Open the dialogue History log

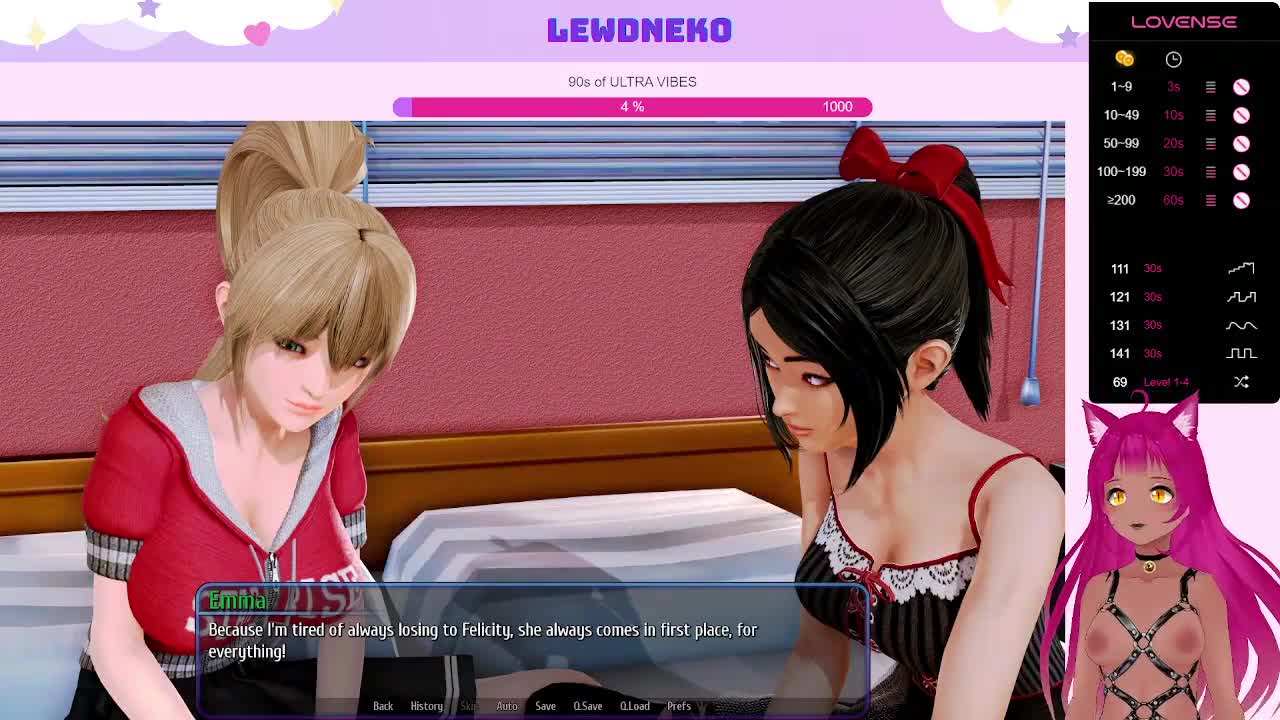[426, 706]
